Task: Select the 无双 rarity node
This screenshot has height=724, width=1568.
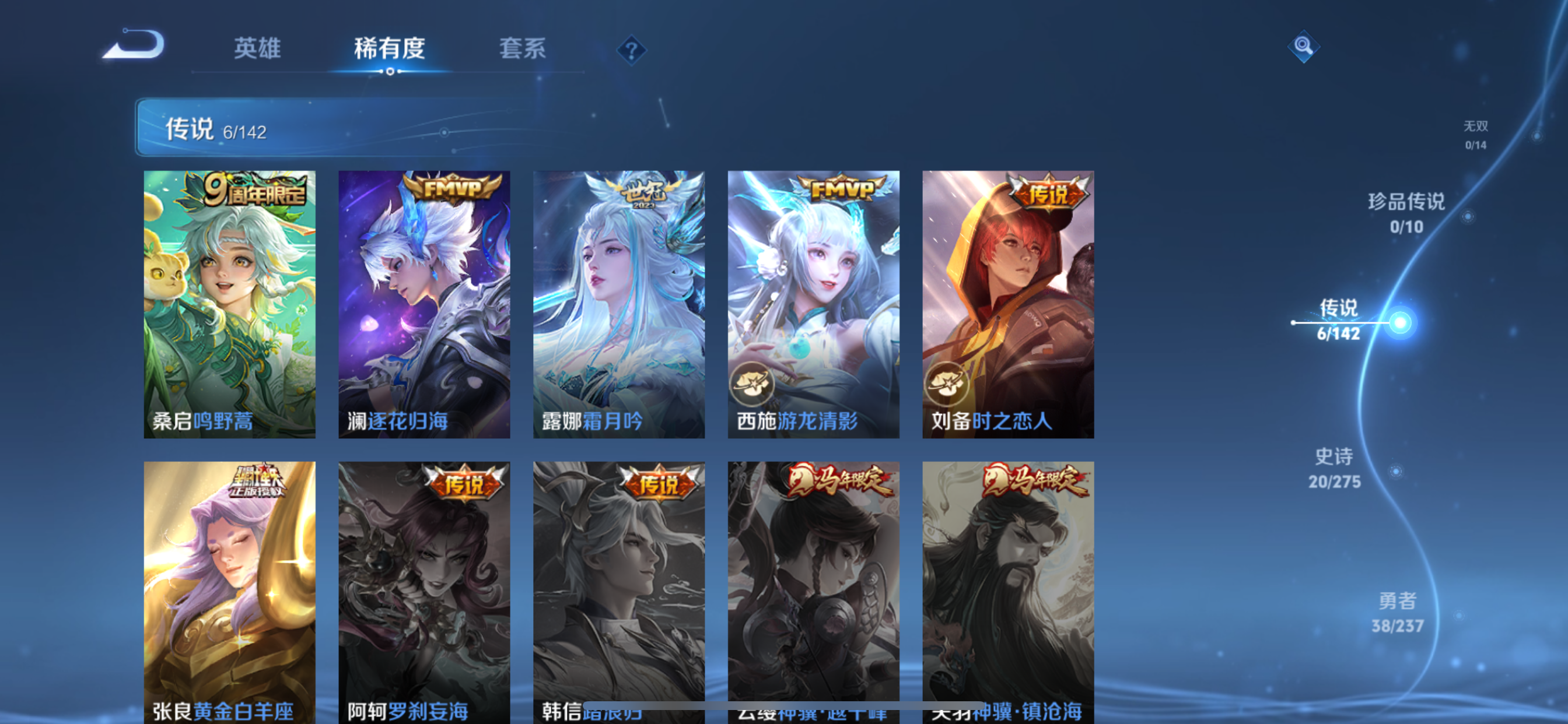Action: (1476, 135)
